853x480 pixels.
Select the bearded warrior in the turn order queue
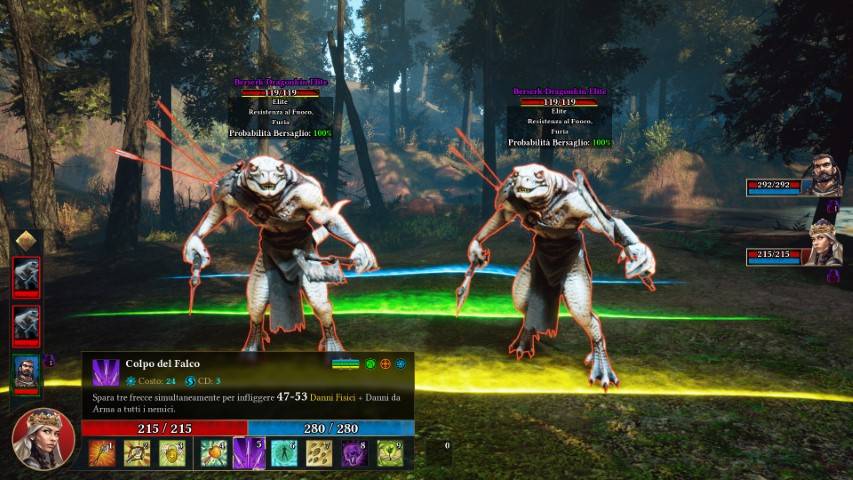click(x=26, y=371)
